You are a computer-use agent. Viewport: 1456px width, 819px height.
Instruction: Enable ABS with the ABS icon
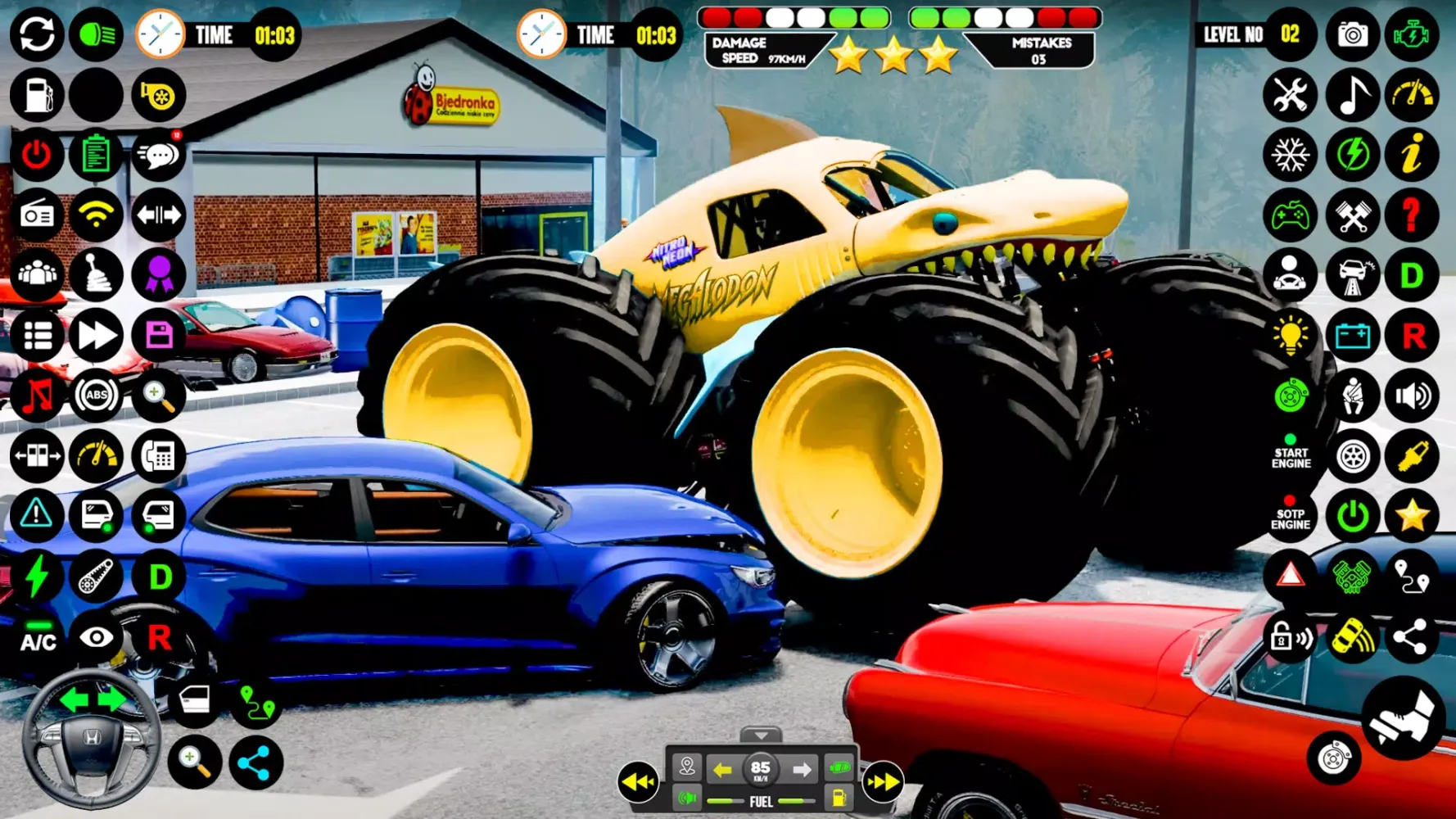coord(95,396)
